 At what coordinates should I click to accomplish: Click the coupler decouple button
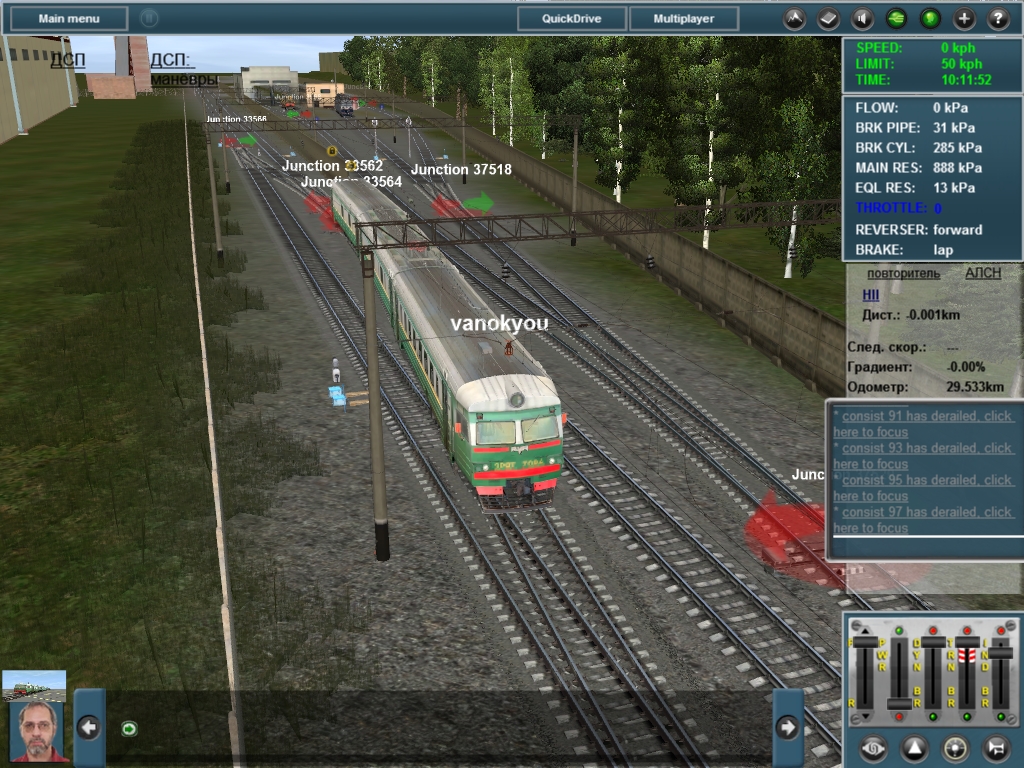pyautogui.click(x=997, y=748)
